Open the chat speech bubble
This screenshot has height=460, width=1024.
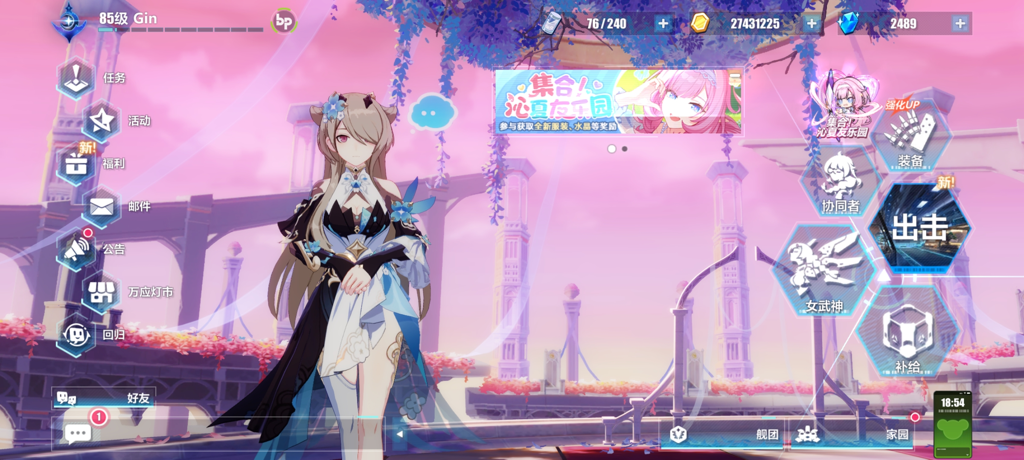[x=78, y=432]
